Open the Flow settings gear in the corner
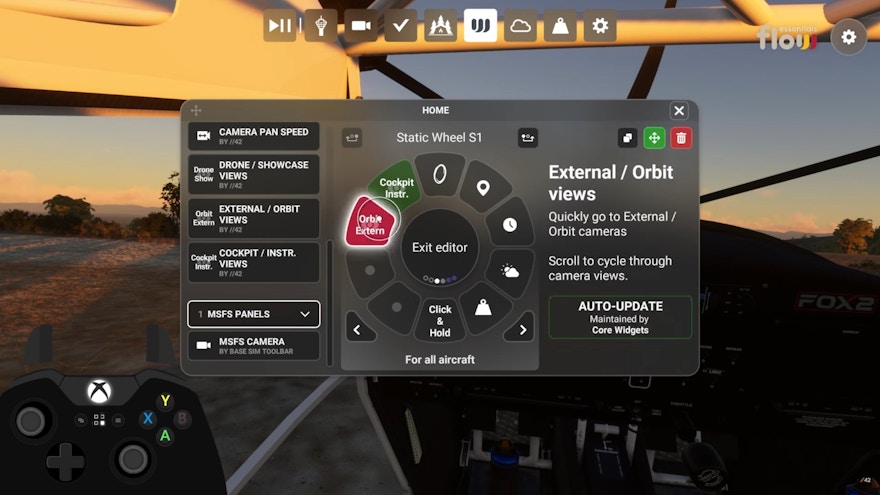The height and width of the screenshot is (495, 880). pyautogui.click(x=848, y=37)
